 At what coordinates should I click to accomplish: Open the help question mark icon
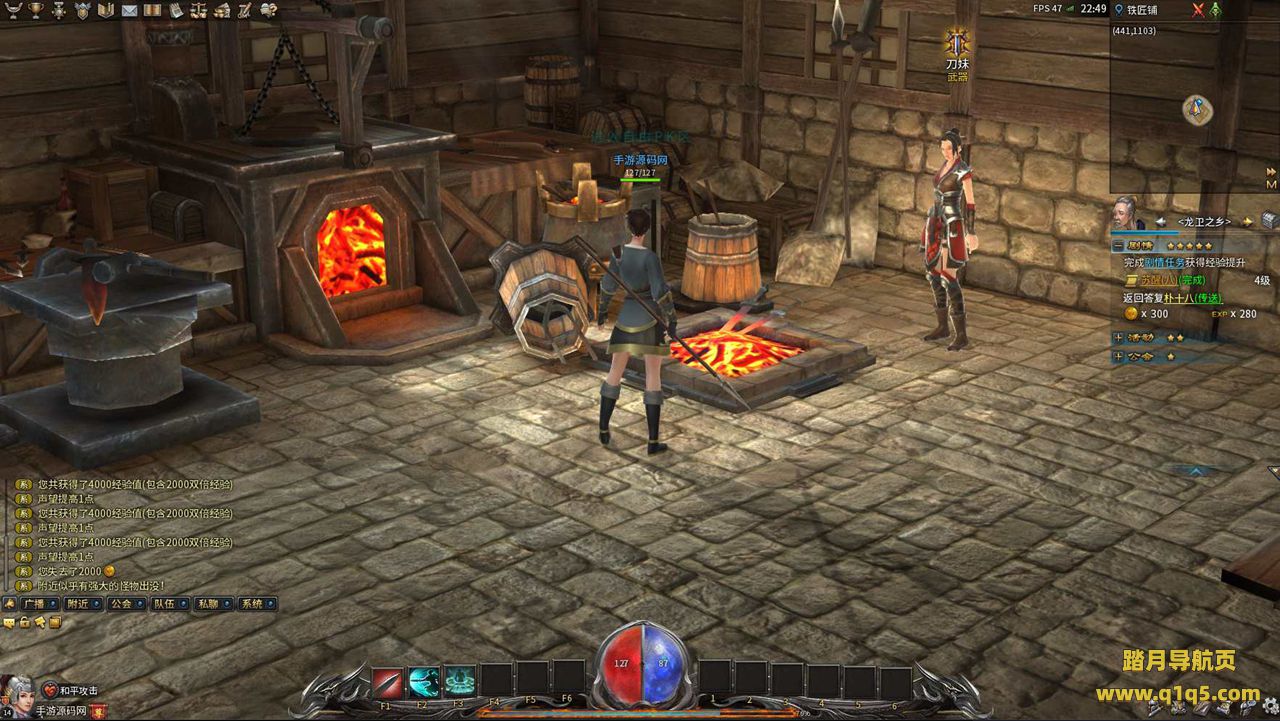[268, 10]
